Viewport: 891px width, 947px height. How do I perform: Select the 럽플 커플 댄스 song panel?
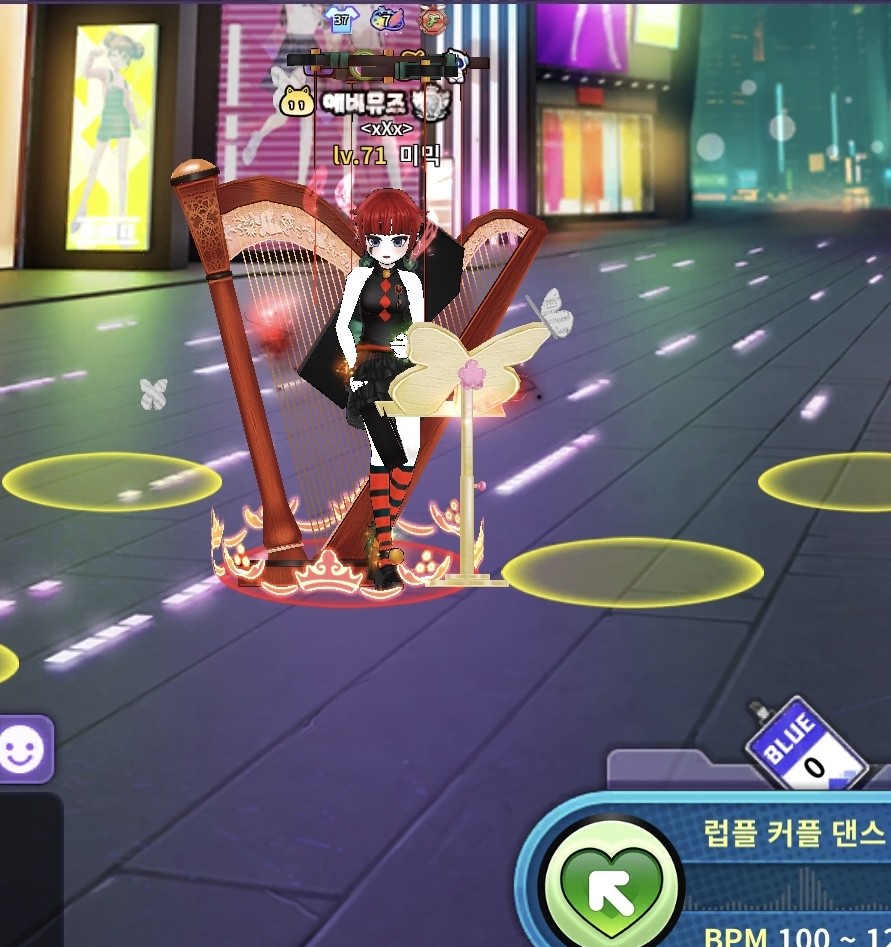tap(786, 831)
